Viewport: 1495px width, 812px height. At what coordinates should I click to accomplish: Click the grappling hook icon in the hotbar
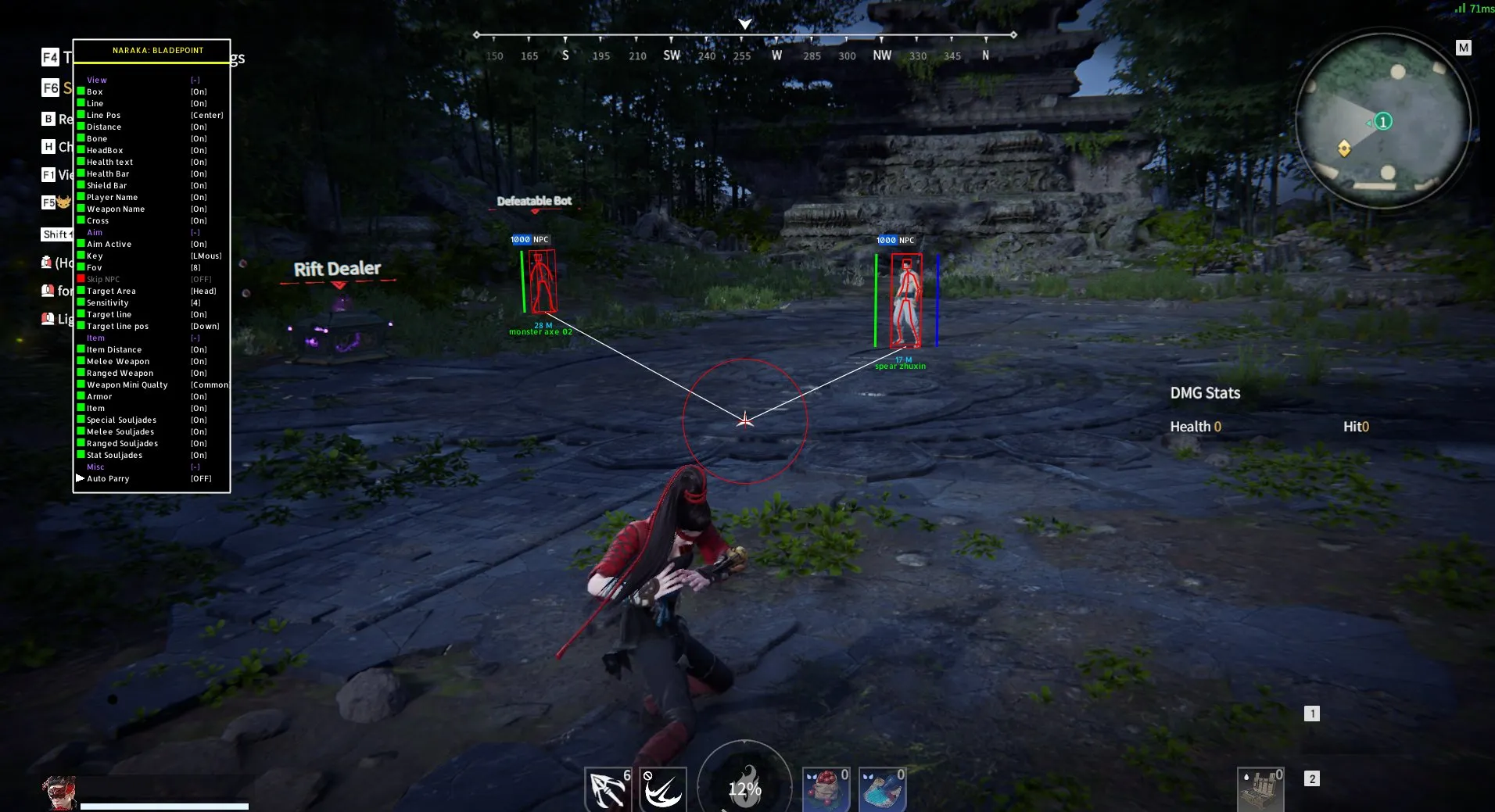click(664, 789)
